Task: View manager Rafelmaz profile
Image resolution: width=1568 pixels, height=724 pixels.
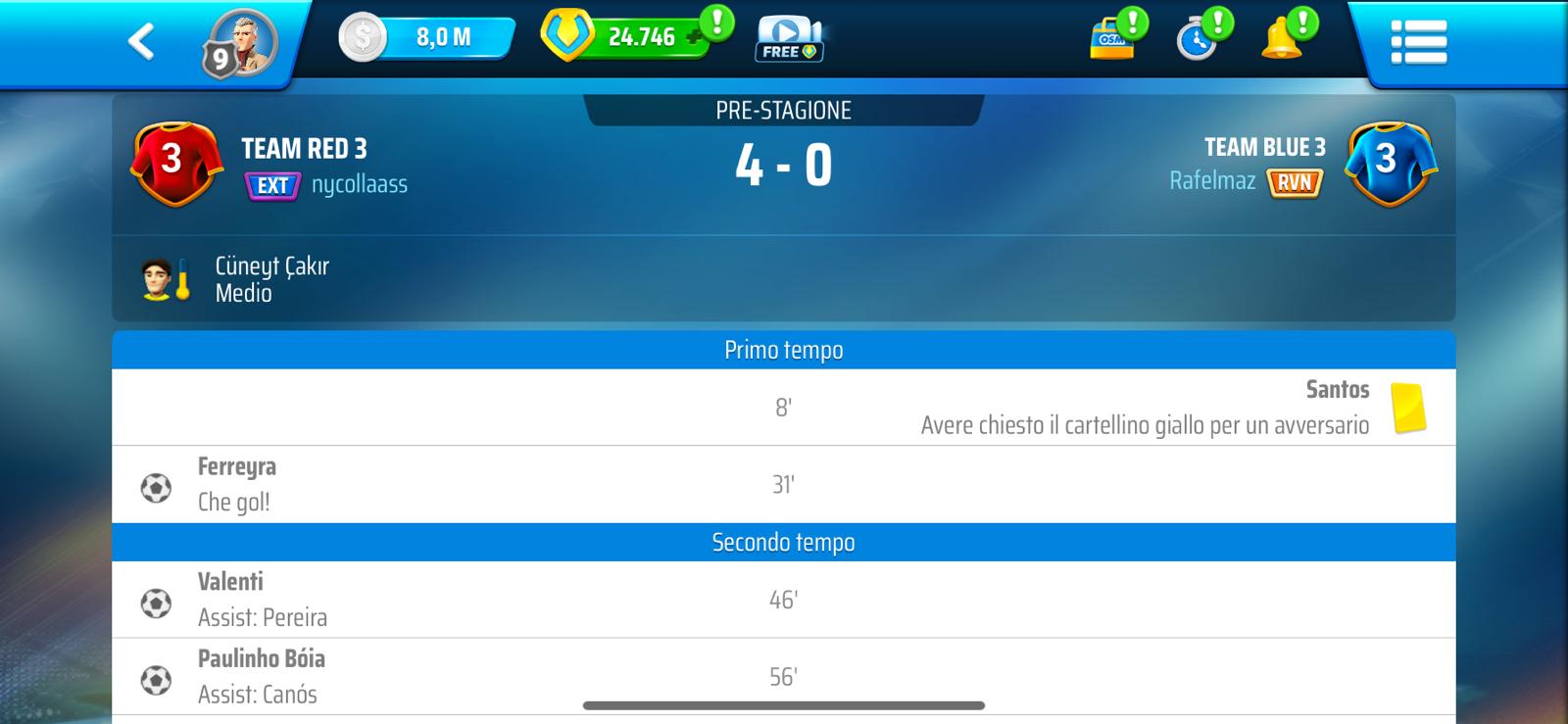Action: pyautogui.click(x=1211, y=181)
